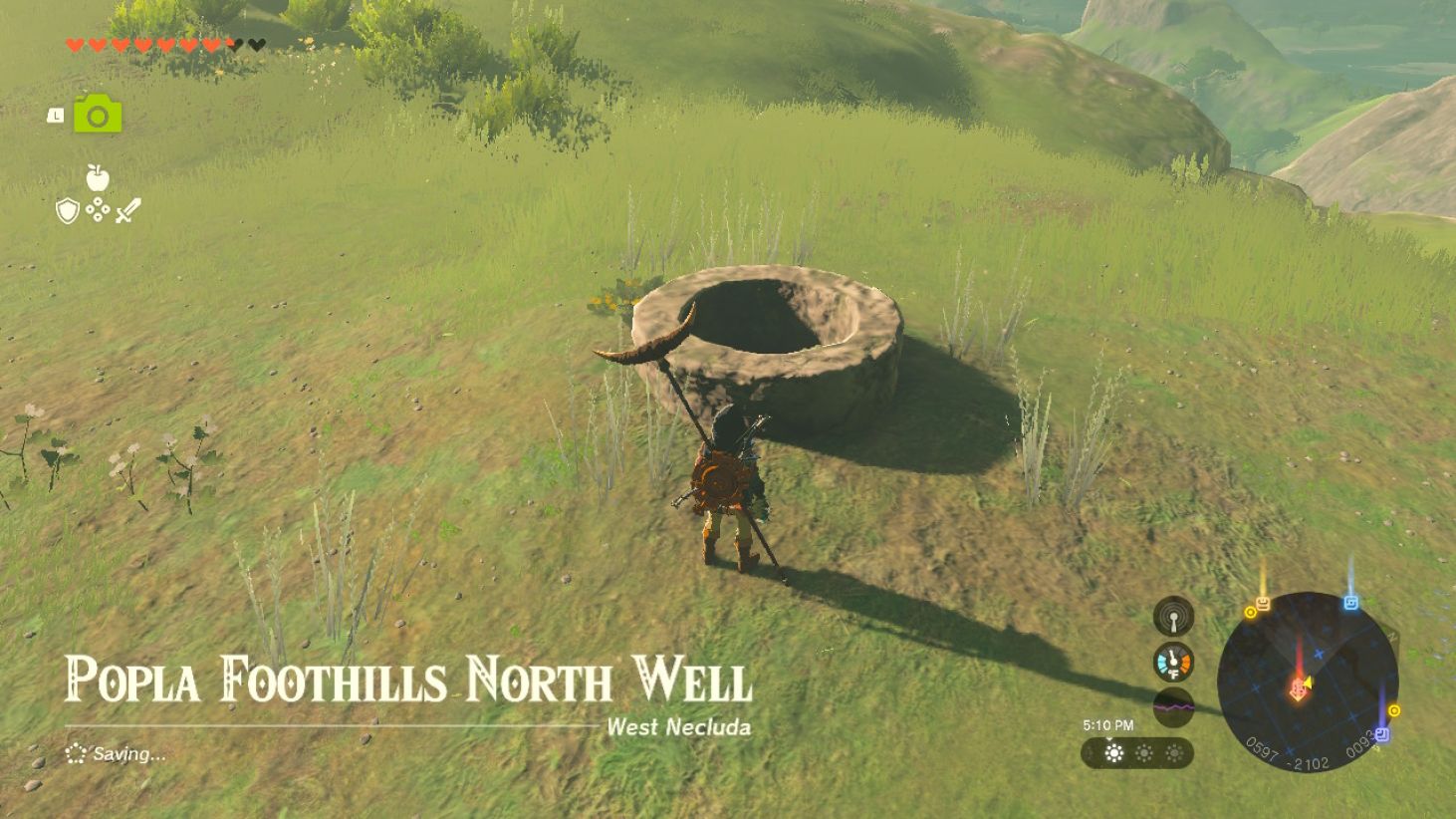
Task: Click the sword equipment icon
Action: tap(125, 209)
